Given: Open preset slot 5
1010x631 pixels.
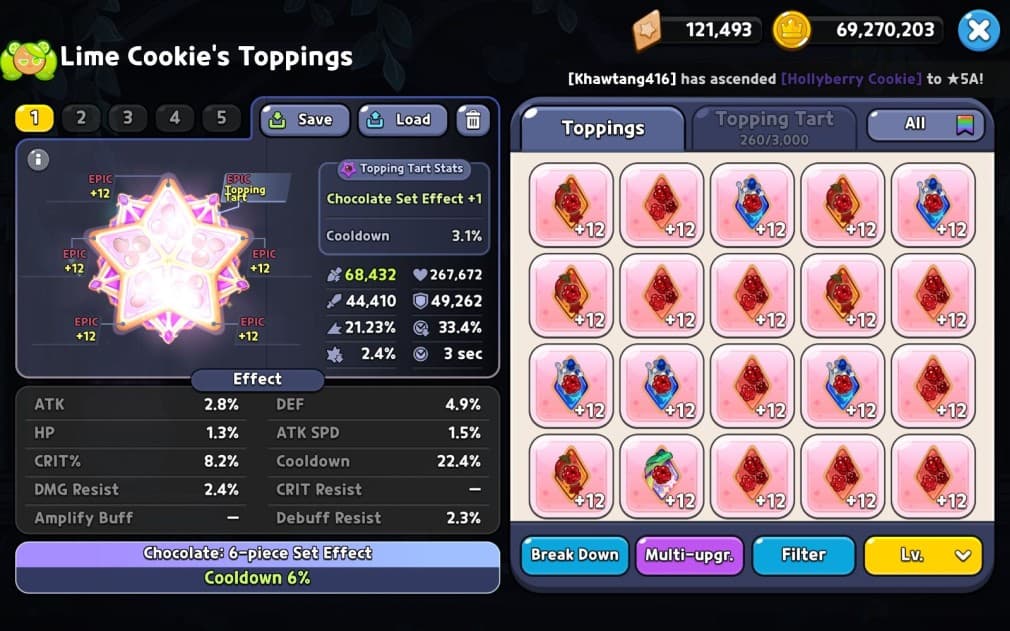Looking at the screenshot, I should tap(221, 118).
